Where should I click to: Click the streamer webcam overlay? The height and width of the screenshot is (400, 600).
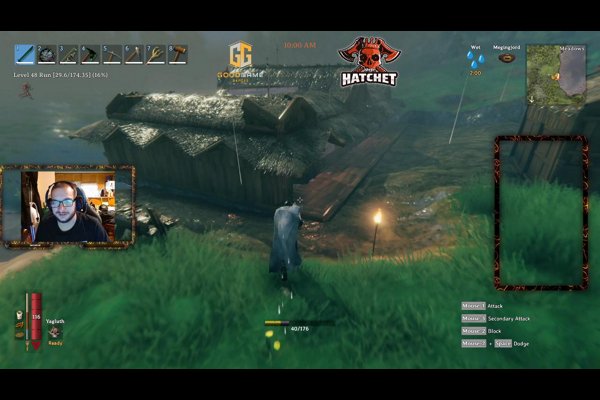point(69,207)
